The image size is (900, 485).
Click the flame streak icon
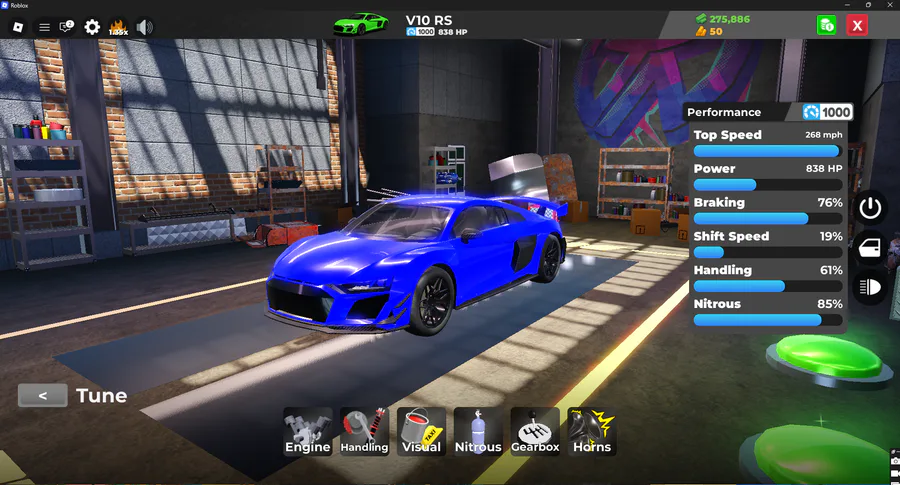pos(118,27)
